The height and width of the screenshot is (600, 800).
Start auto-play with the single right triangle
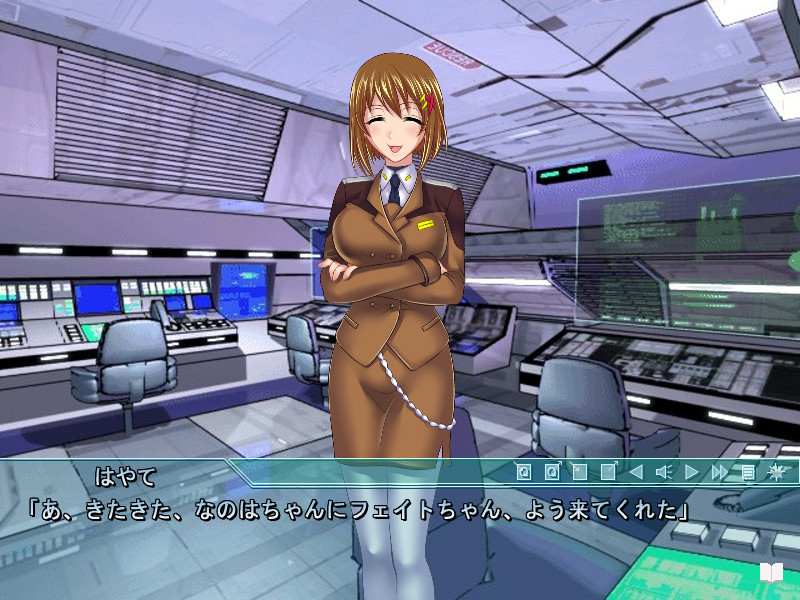point(691,472)
